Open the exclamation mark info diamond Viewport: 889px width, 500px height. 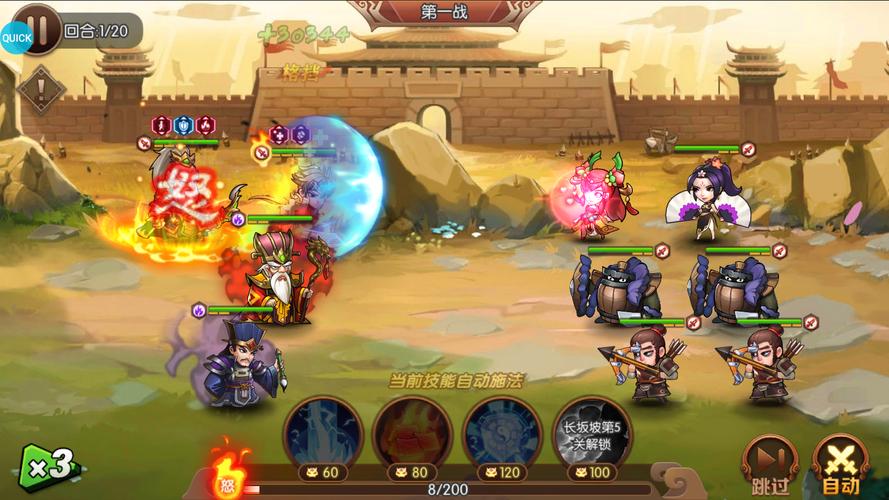(41, 90)
